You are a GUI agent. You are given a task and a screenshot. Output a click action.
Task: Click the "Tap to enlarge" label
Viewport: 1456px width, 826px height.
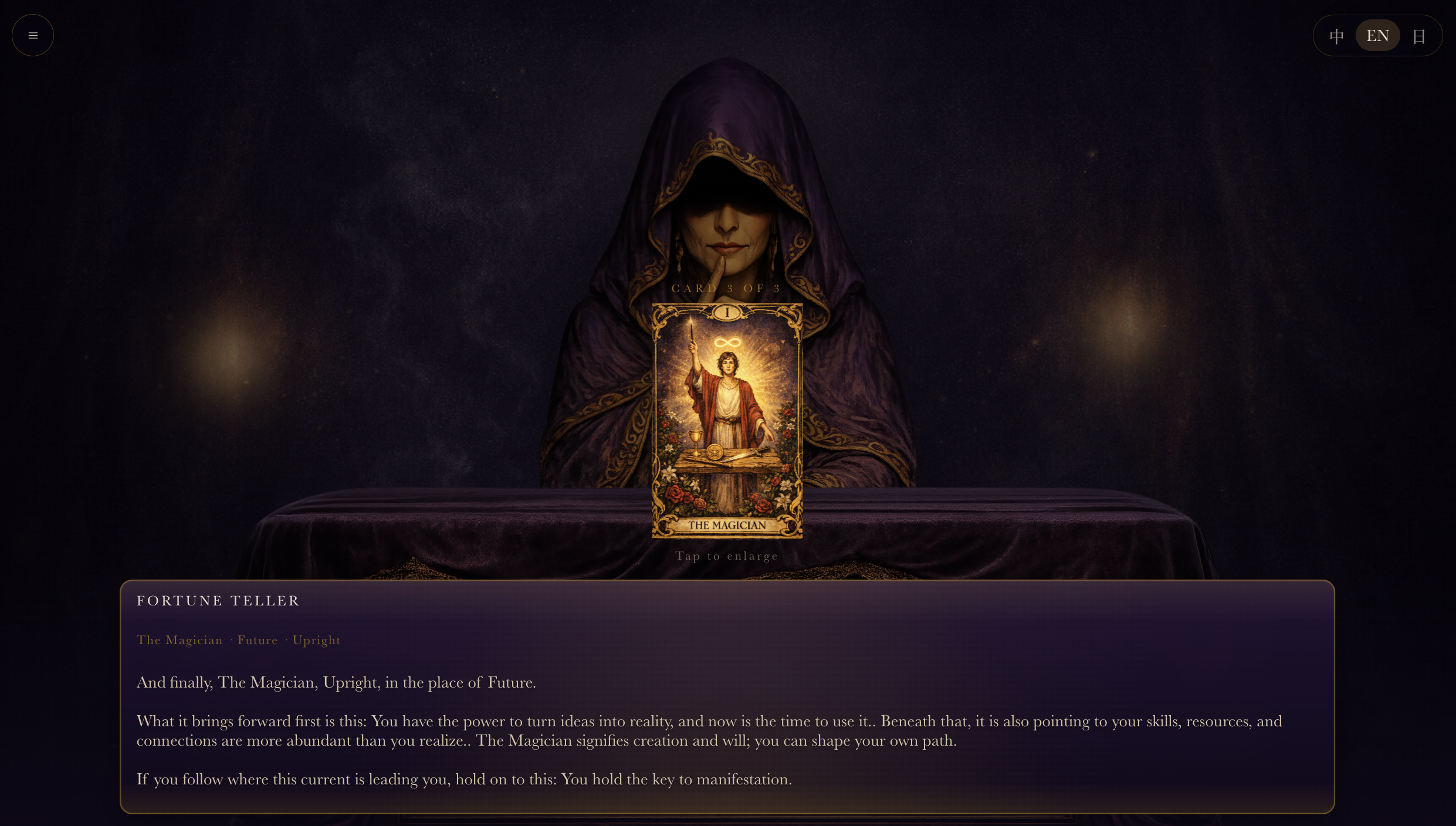pos(727,556)
